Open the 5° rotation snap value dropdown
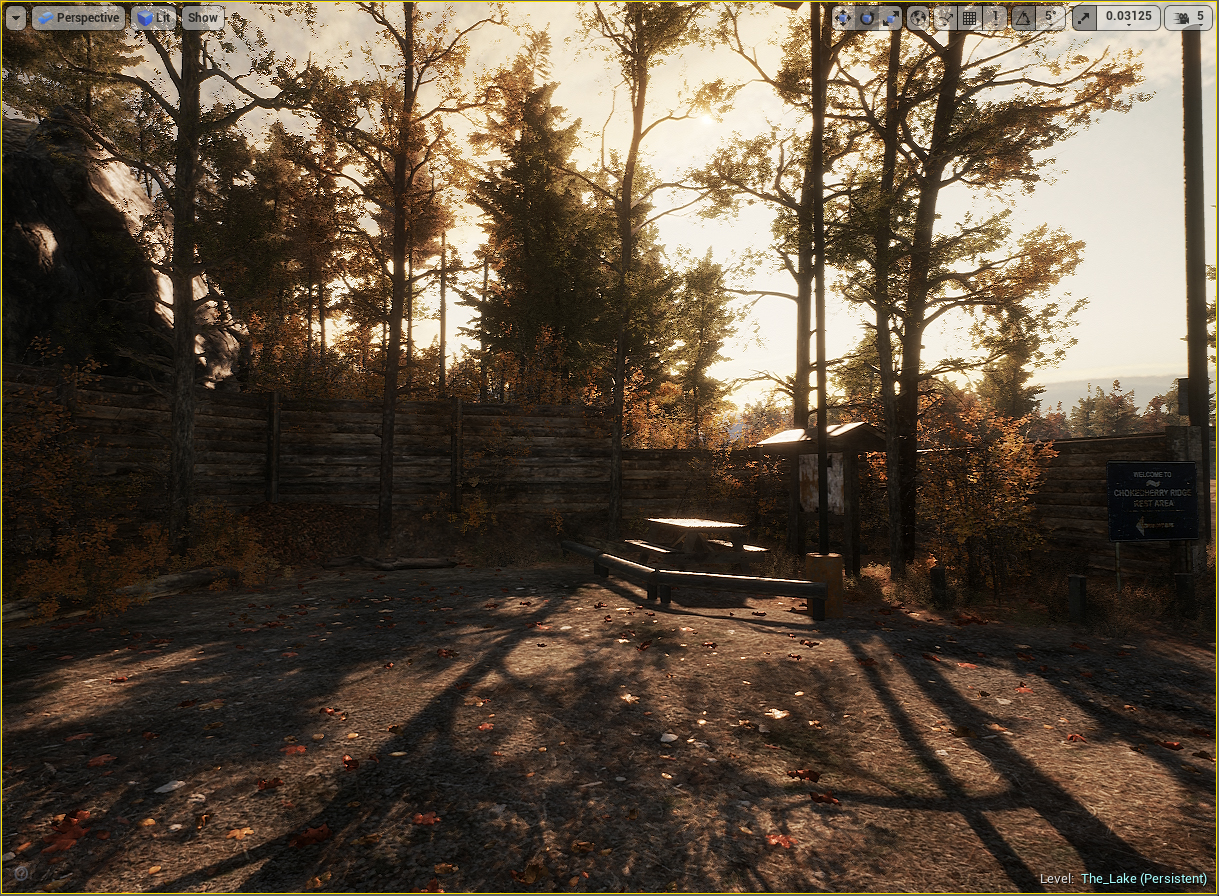1219x896 pixels. pos(1050,18)
